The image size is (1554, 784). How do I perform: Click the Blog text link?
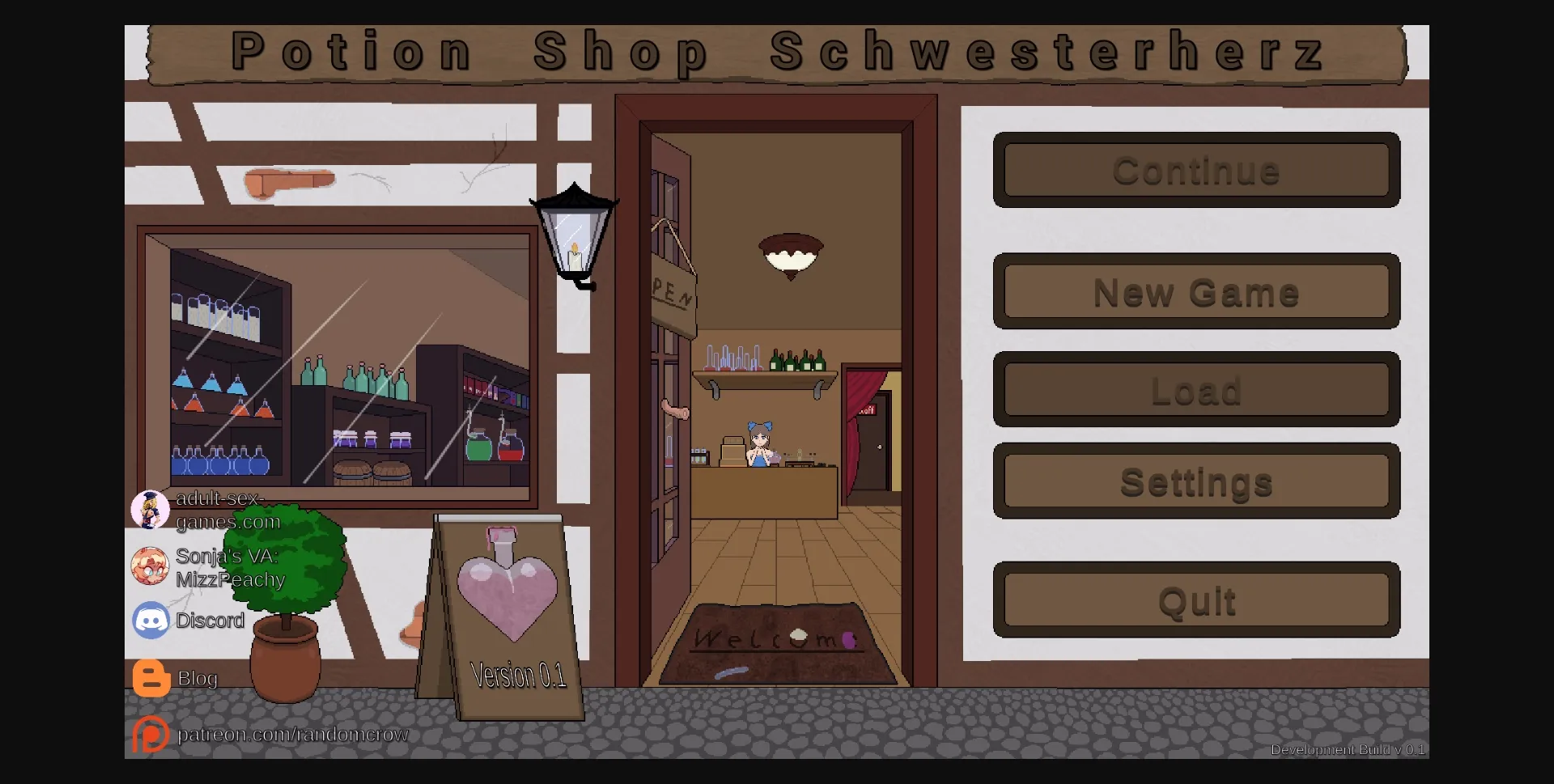point(197,679)
